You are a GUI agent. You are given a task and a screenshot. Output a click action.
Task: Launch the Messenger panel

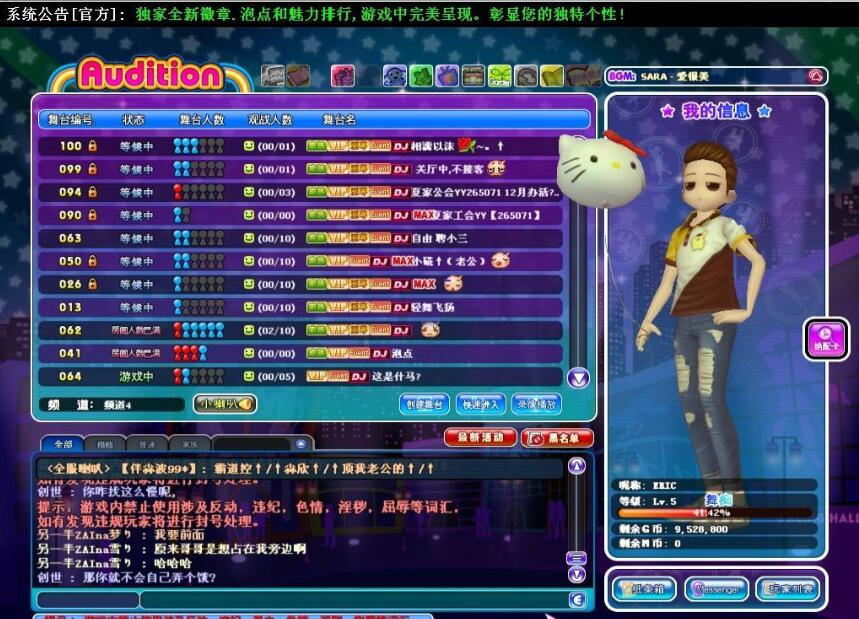pyautogui.click(x=715, y=589)
